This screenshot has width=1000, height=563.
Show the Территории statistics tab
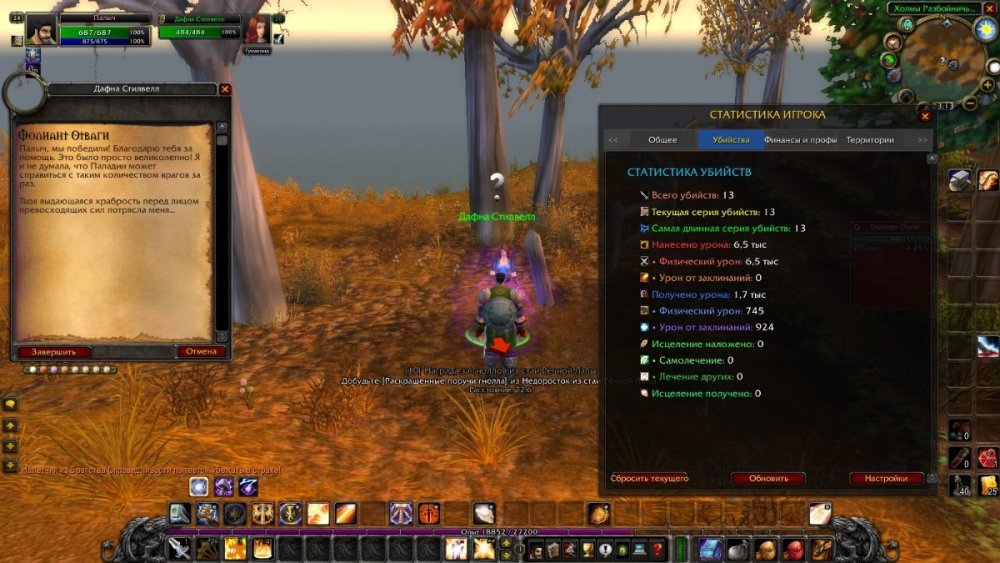[x=870, y=140]
